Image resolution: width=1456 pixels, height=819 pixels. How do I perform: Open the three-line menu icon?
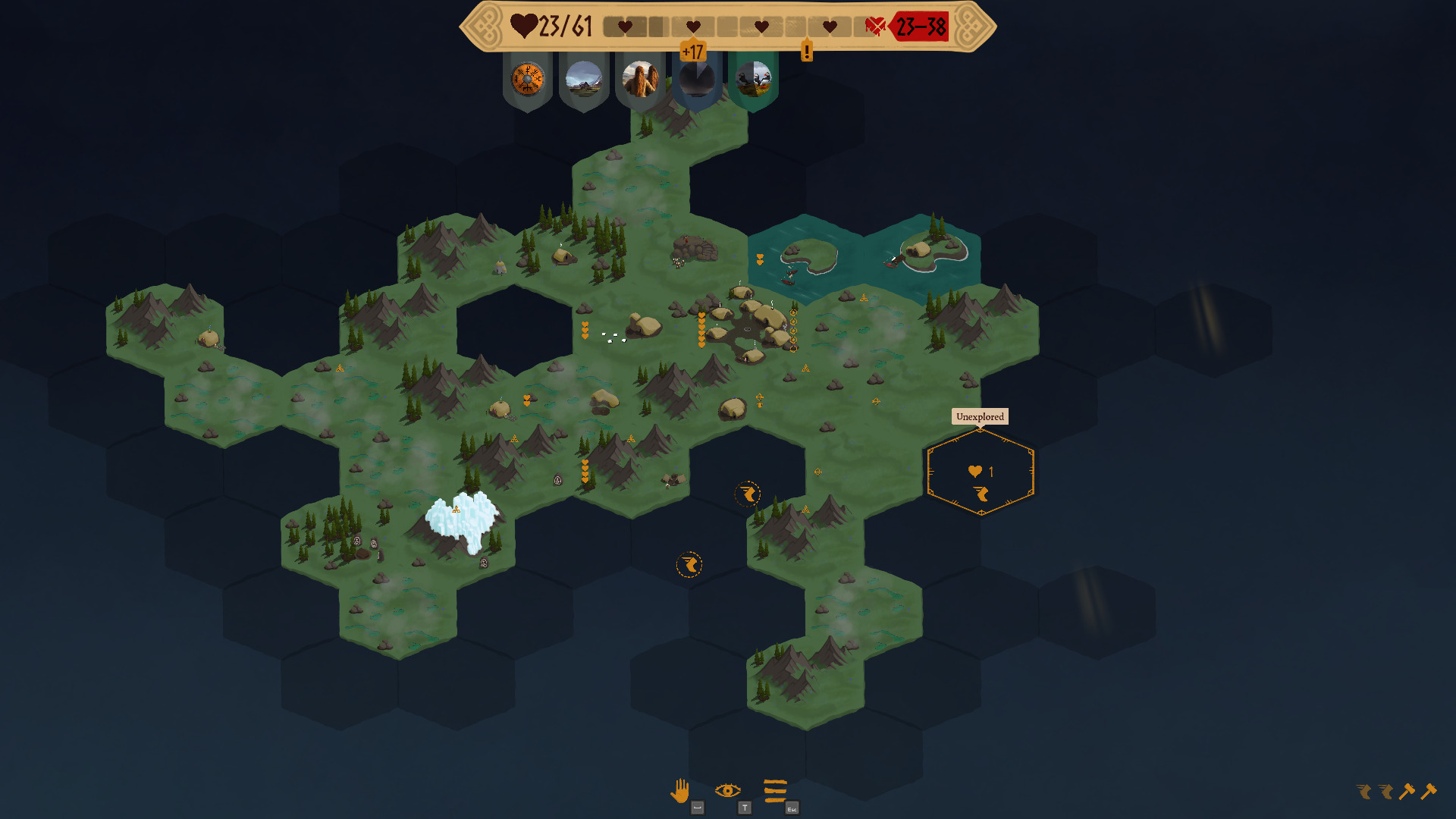pos(775,791)
